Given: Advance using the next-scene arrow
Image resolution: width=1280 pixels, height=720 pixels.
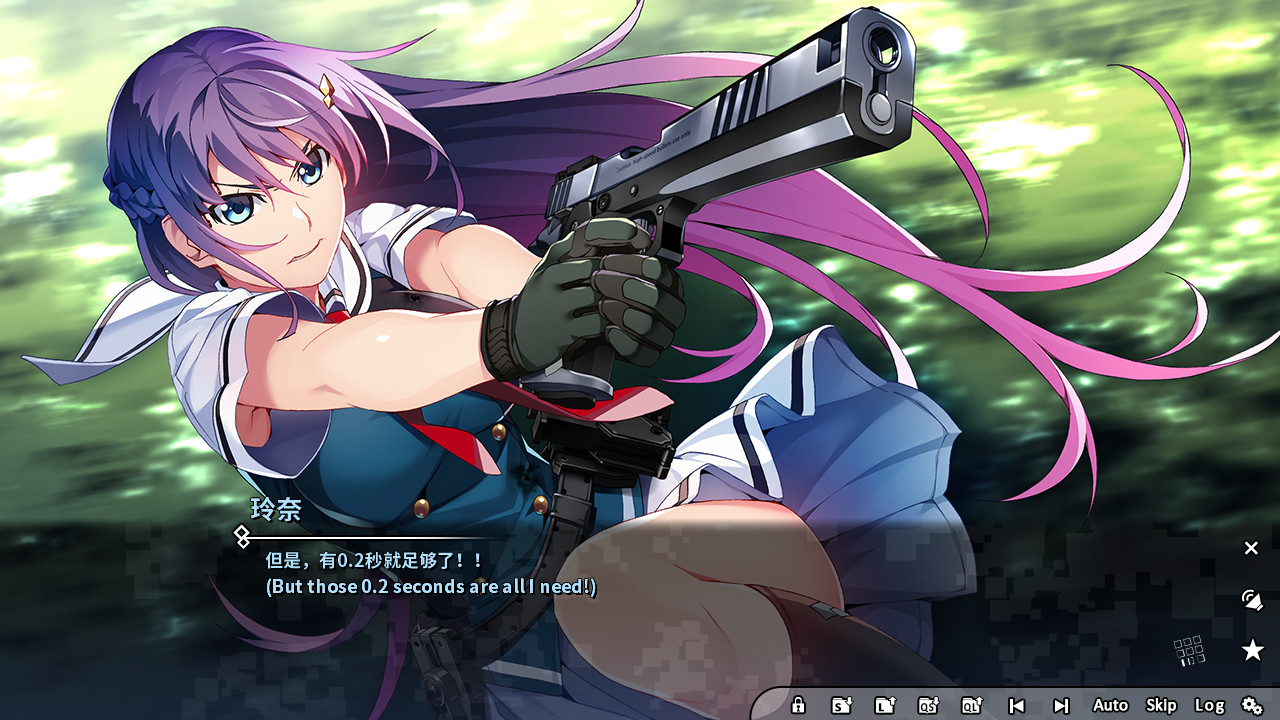Looking at the screenshot, I should [x=1062, y=704].
